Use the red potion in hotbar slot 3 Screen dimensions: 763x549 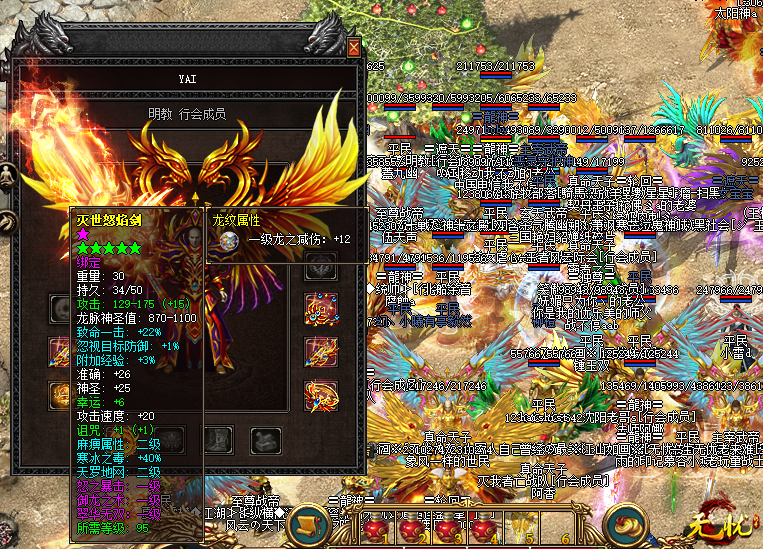pos(446,526)
